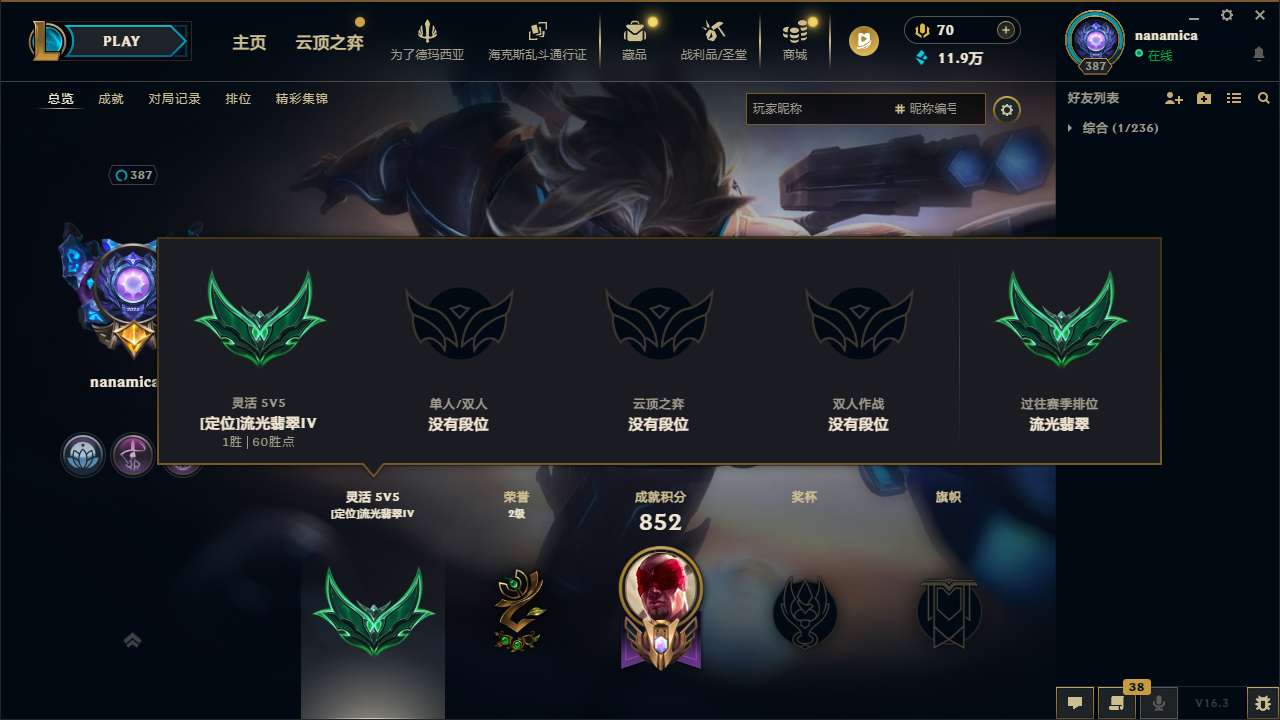The image size is (1280, 720).
Task: Search friends with the magnifier icon
Action: (x=1263, y=98)
